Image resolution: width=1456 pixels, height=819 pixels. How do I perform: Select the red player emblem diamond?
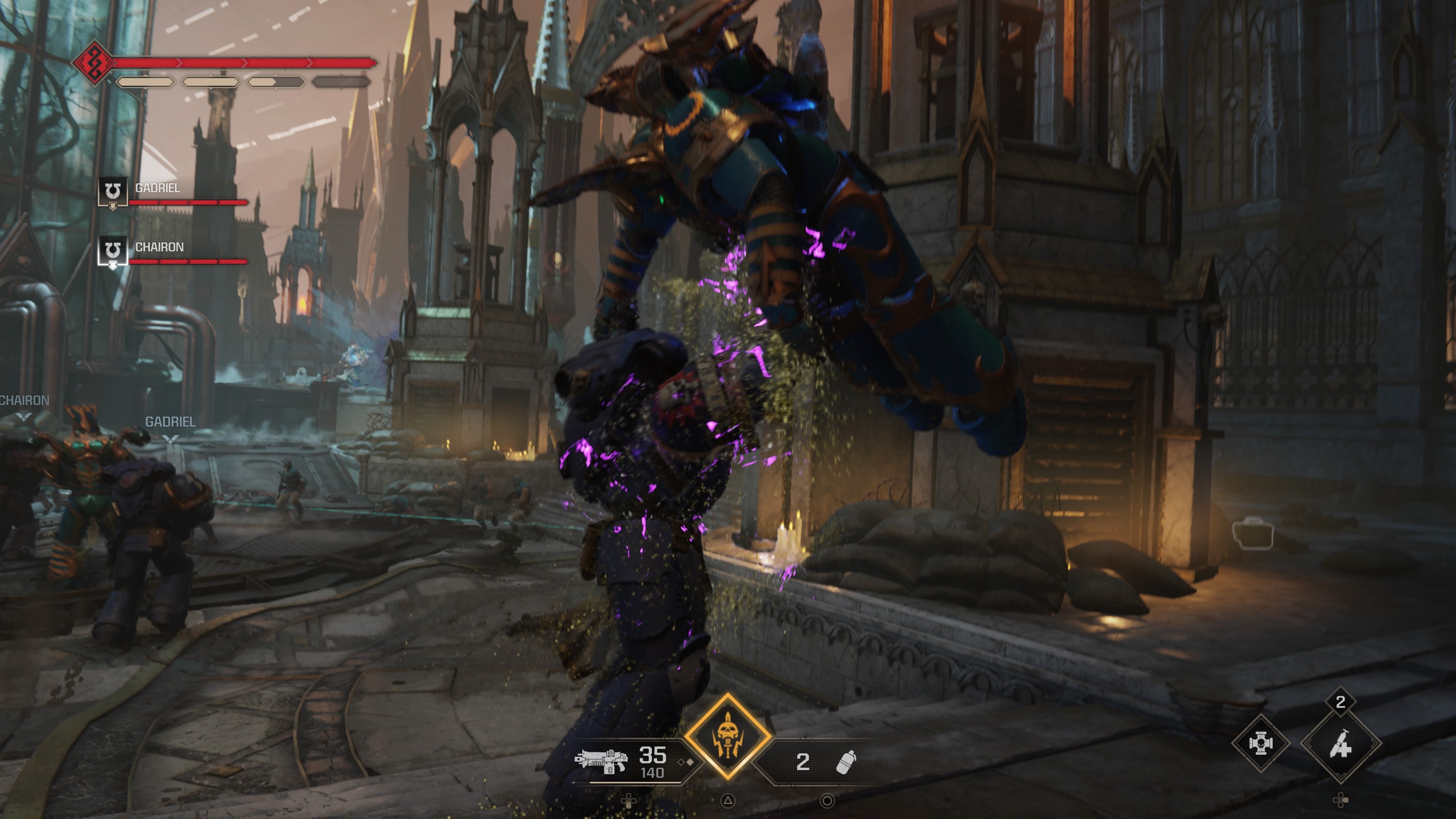(x=93, y=62)
